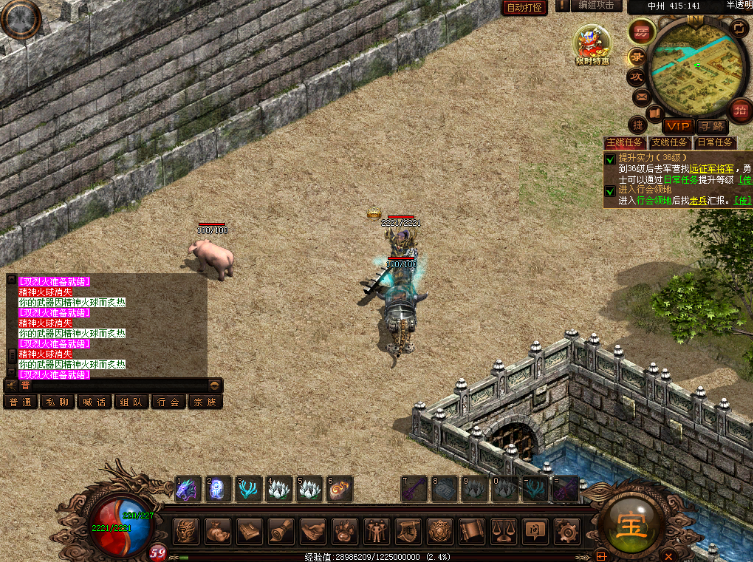Screen dimensions: 753x562
Task: Open the VIP panel
Action: click(x=679, y=126)
